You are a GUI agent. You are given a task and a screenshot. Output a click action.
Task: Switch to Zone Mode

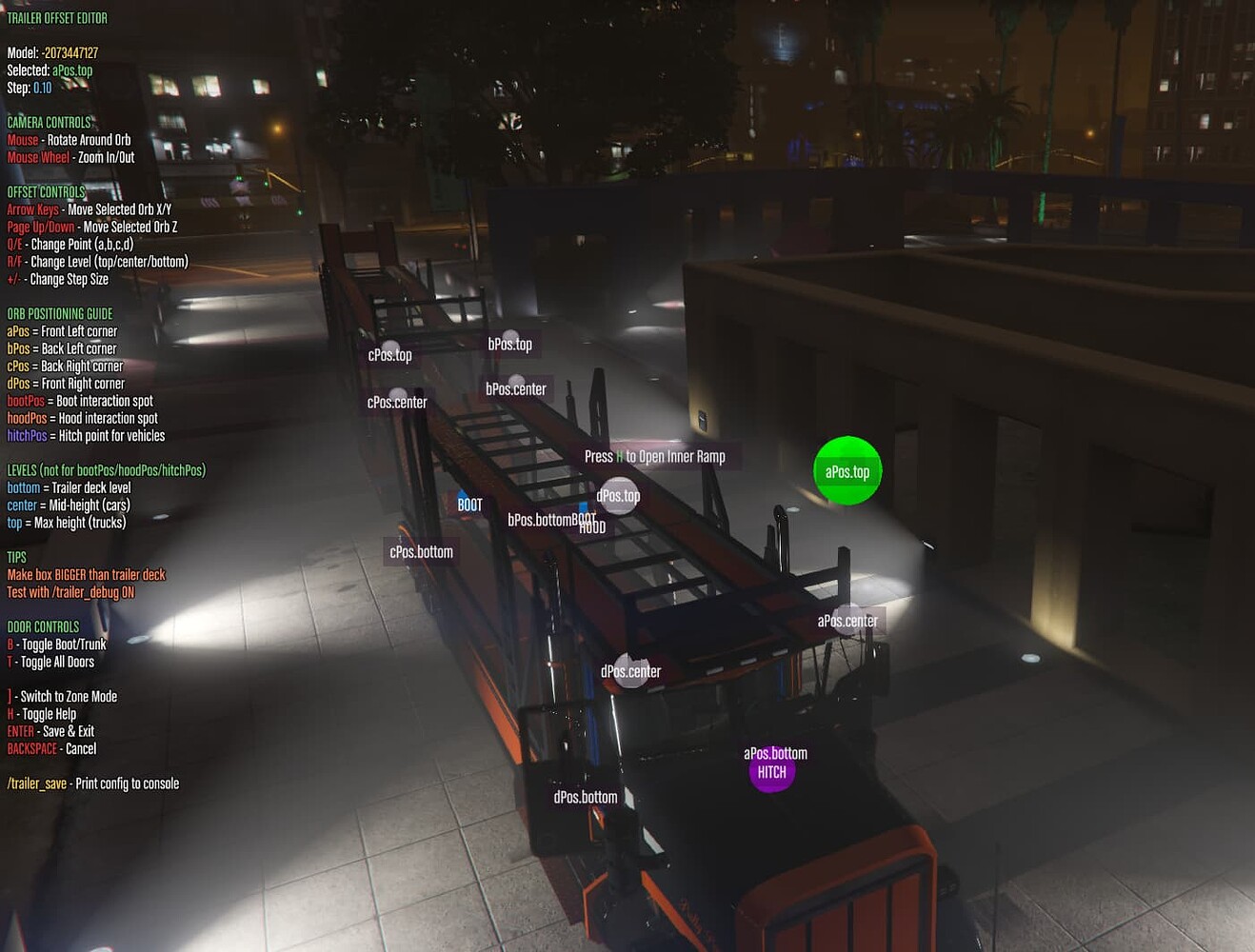pyautogui.click(x=62, y=696)
